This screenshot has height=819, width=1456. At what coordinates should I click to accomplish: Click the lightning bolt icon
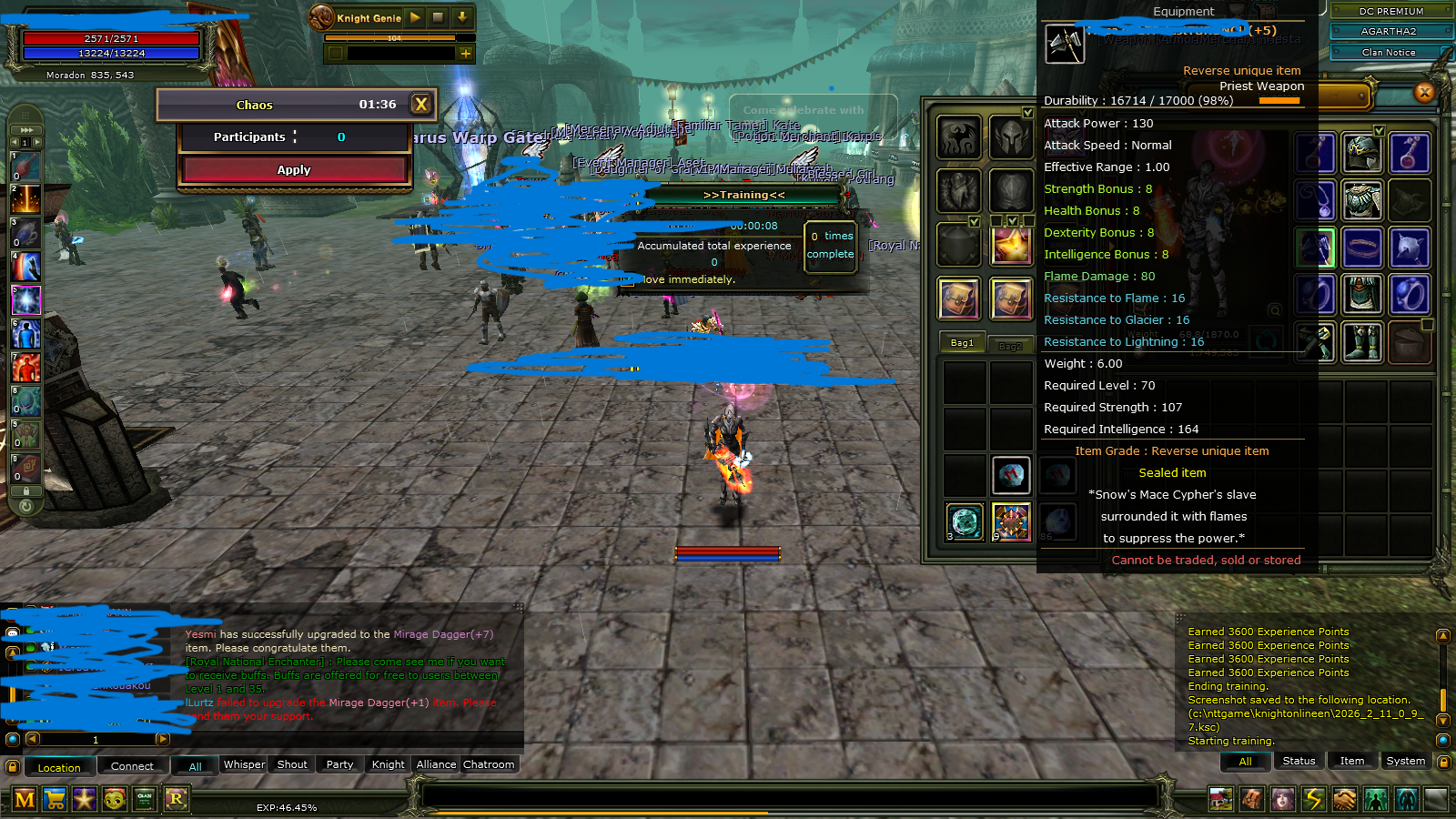point(1314,798)
